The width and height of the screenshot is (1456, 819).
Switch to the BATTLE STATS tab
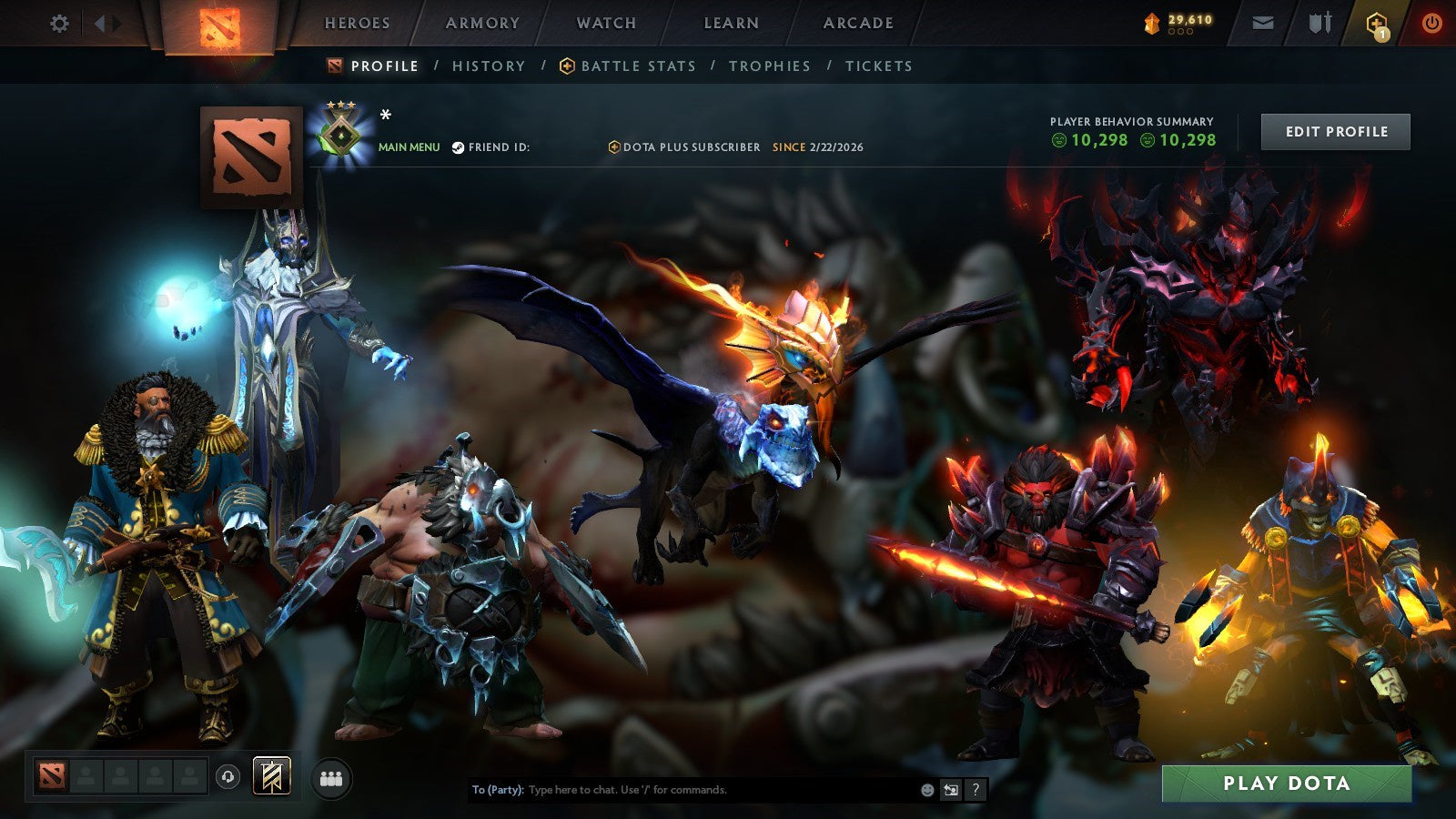coord(627,66)
